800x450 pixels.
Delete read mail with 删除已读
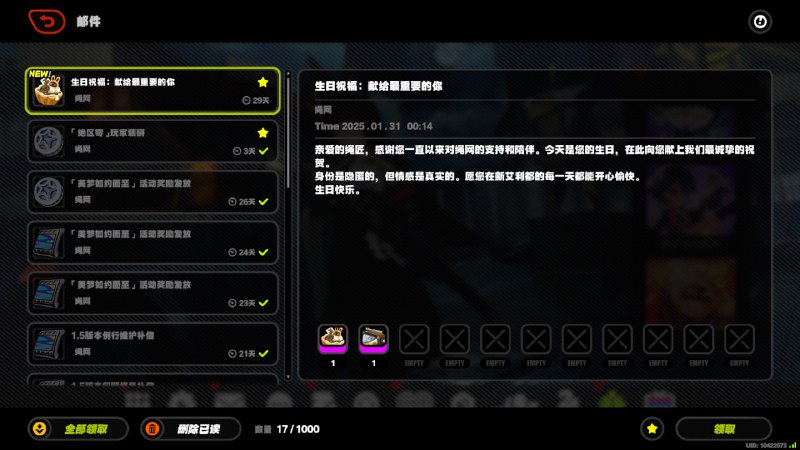click(x=190, y=428)
